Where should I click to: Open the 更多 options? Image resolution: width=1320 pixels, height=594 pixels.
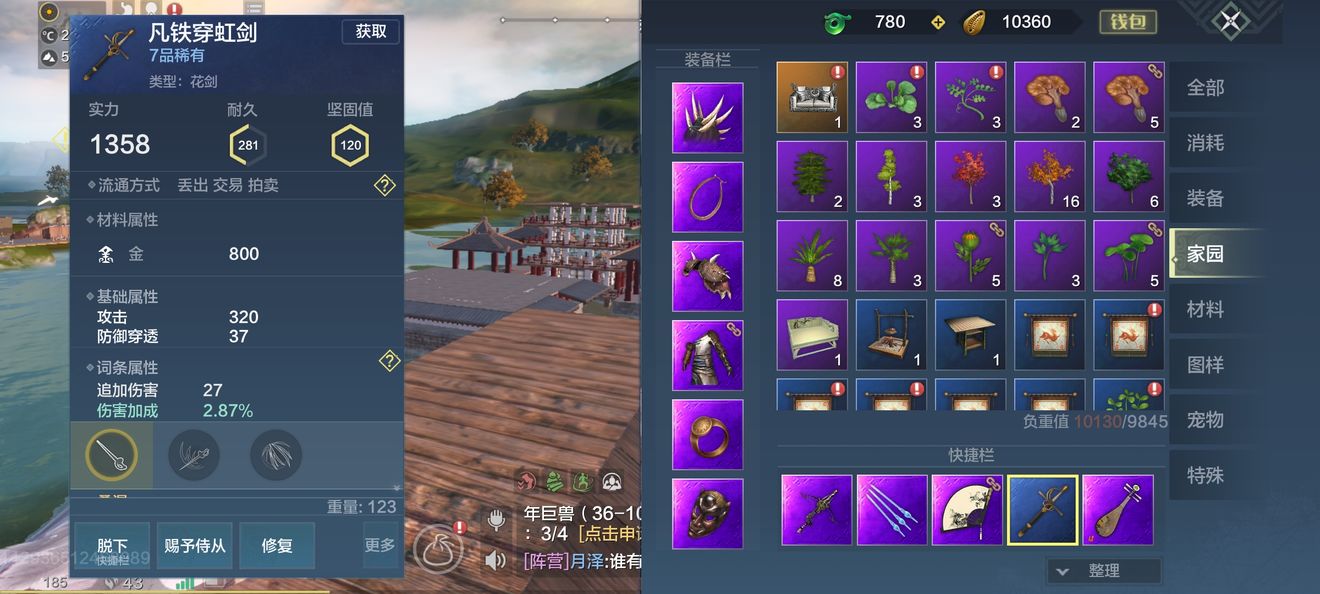(380, 546)
